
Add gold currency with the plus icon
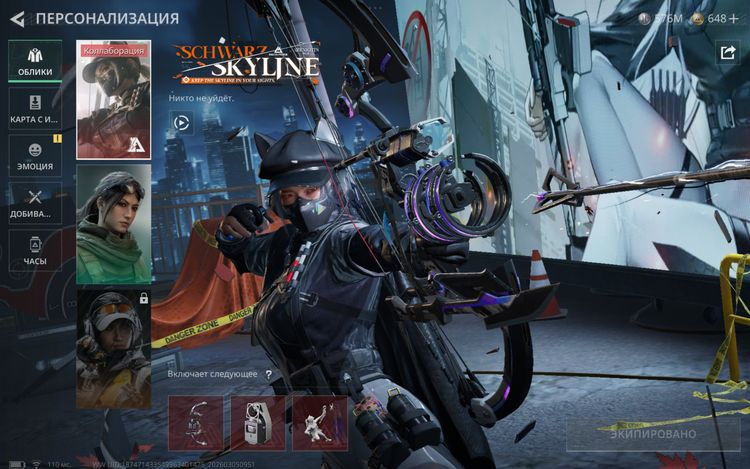734,18
